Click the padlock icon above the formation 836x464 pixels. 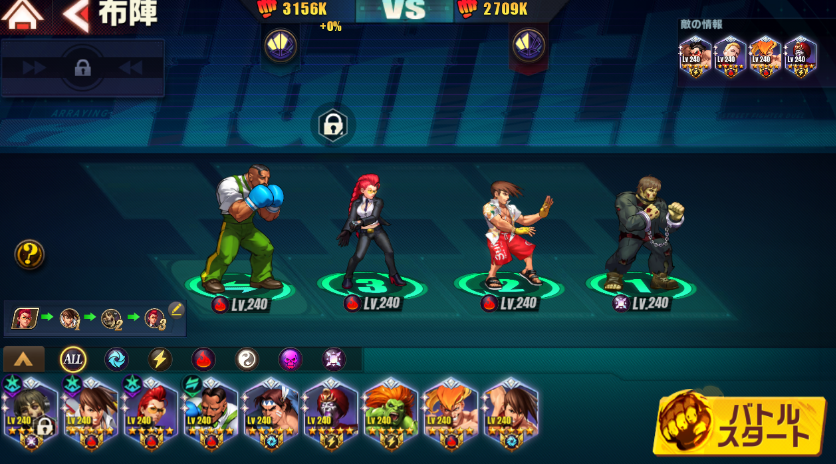(x=331, y=125)
